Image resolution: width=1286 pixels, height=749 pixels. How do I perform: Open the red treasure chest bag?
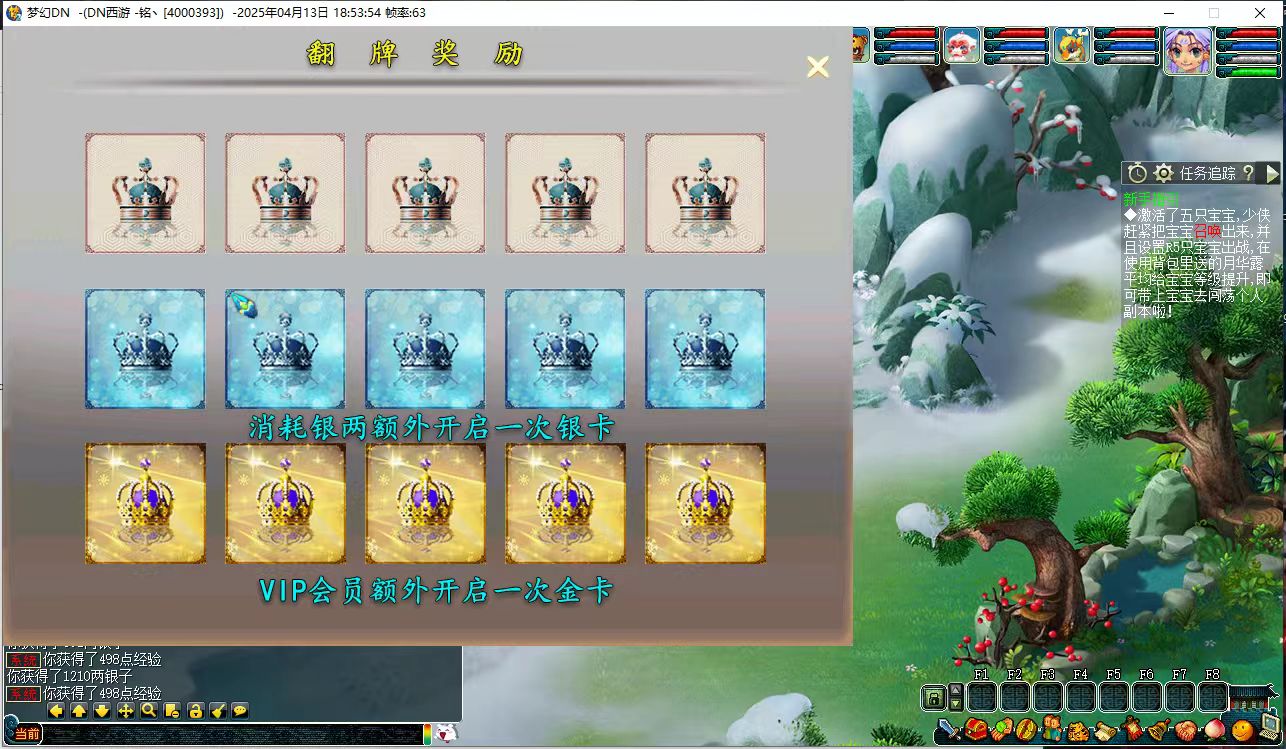[x=976, y=731]
